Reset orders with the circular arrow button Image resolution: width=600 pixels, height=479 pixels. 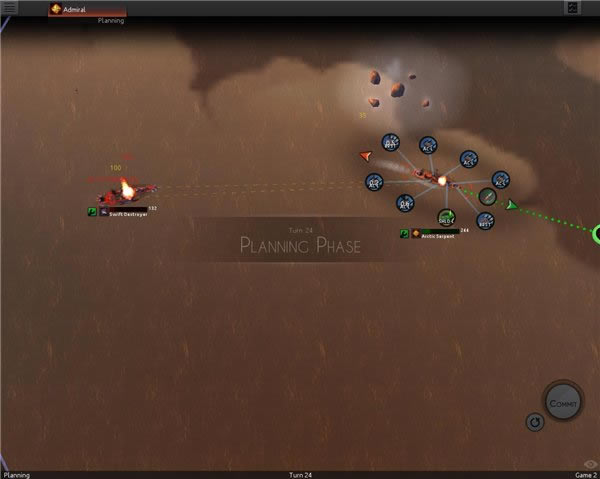[x=535, y=423]
